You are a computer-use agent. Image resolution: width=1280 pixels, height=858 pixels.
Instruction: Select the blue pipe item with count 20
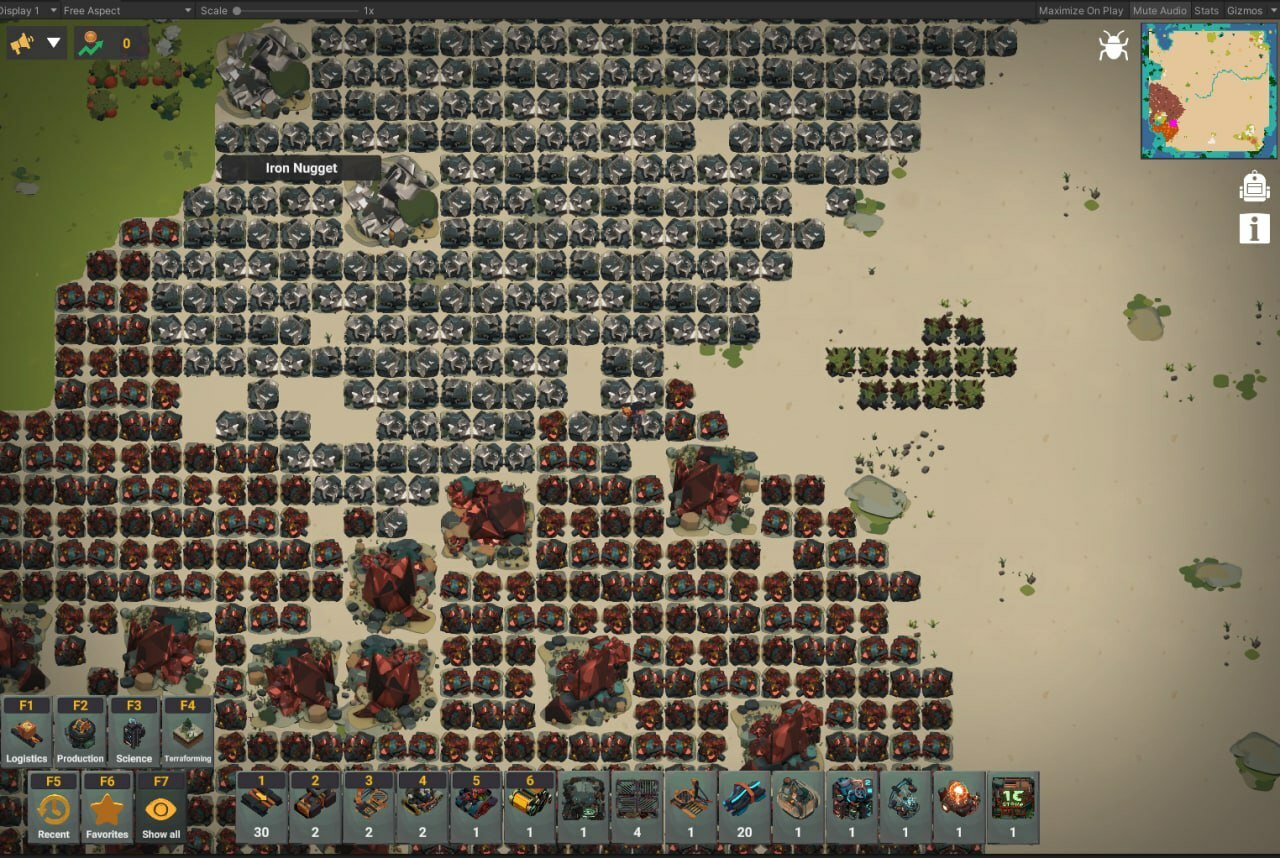pos(745,806)
